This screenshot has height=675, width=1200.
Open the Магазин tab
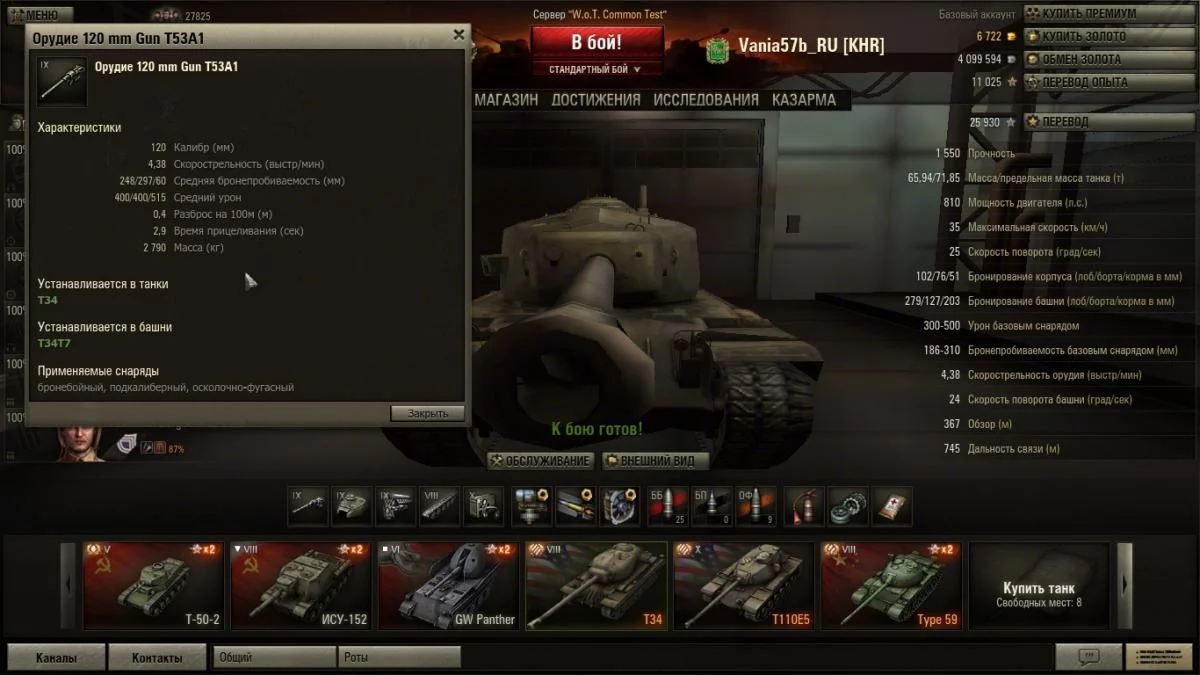pos(506,100)
